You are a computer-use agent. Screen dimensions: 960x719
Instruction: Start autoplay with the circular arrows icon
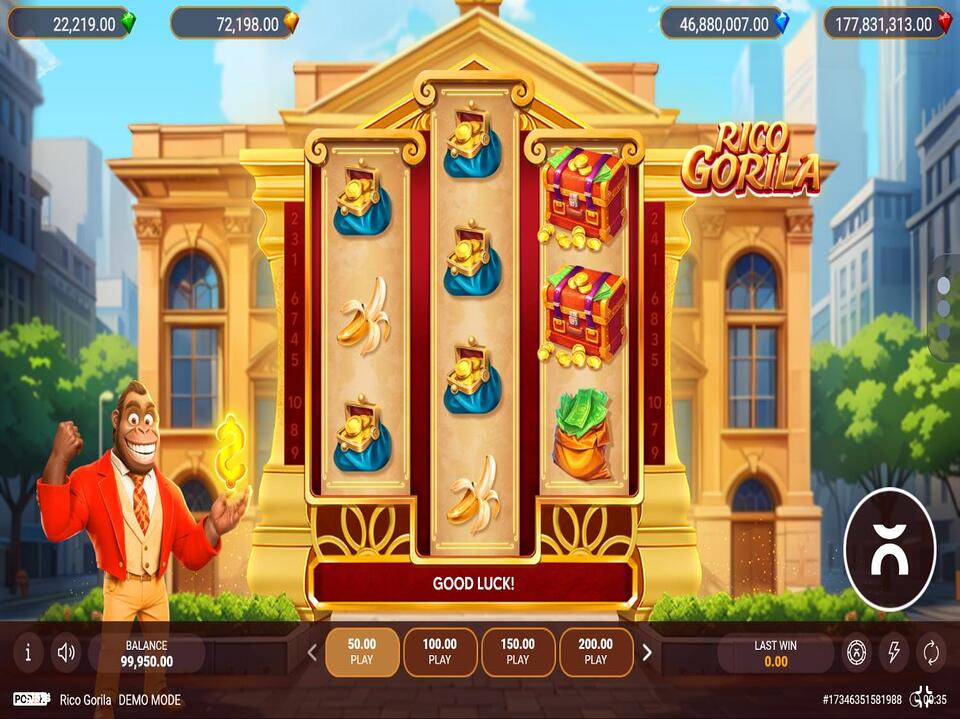[x=931, y=653]
